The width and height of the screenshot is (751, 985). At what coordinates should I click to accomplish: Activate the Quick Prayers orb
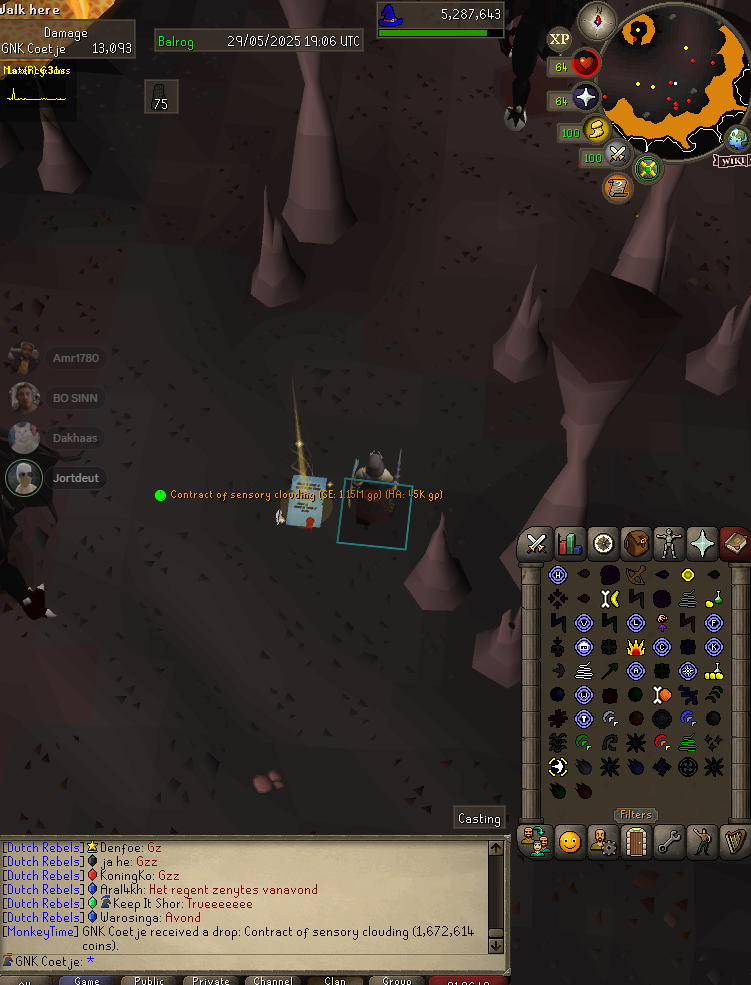pos(585,98)
